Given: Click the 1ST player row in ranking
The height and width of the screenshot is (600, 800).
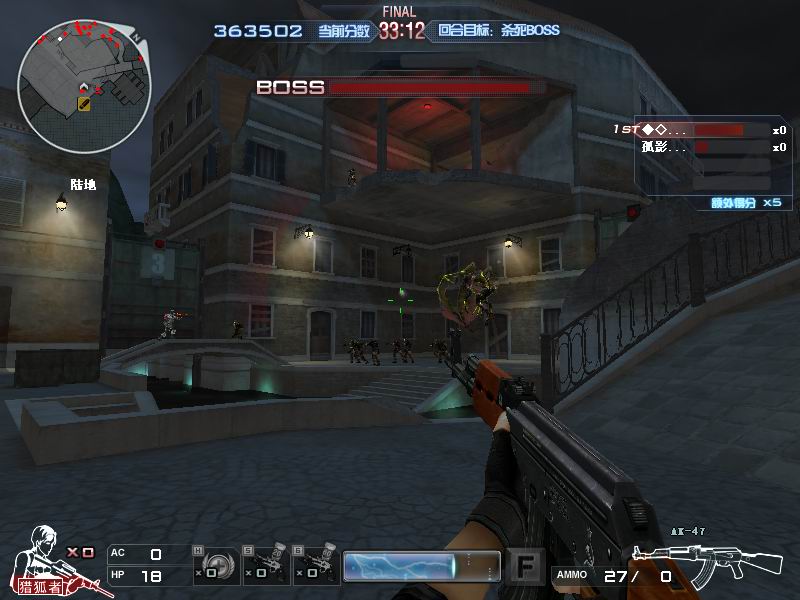Looking at the screenshot, I should coord(699,130).
